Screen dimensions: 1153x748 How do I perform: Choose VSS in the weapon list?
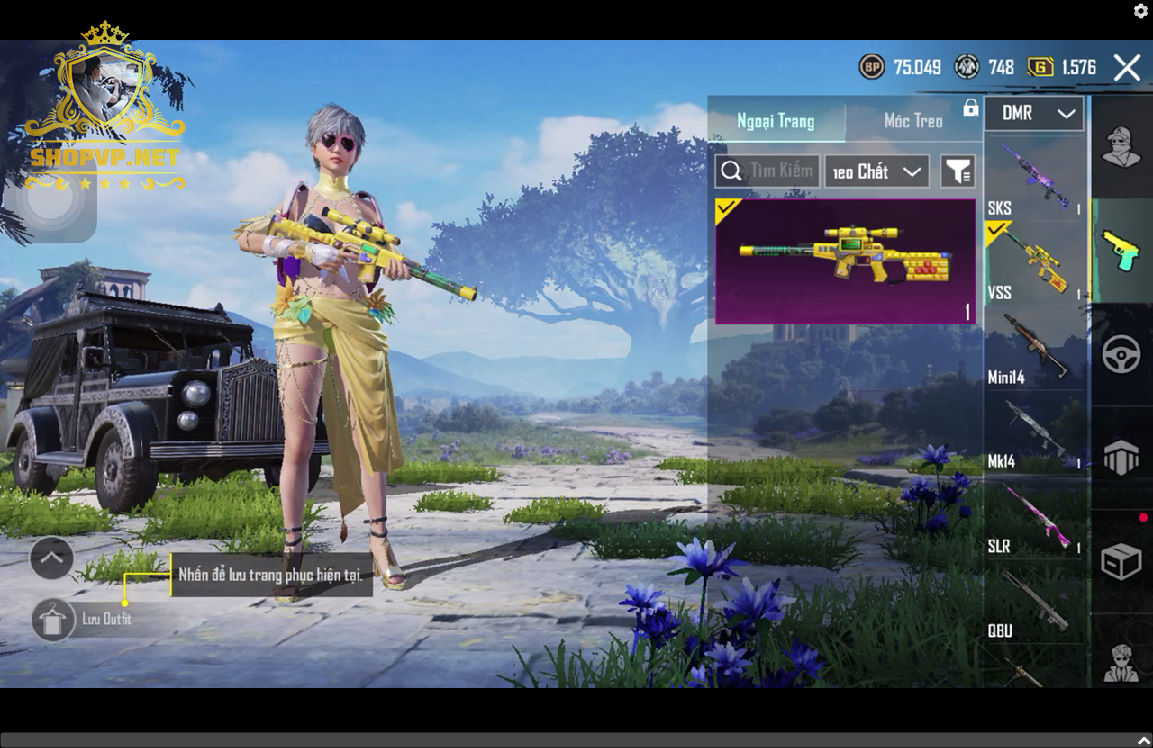[x=1034, y=262]
